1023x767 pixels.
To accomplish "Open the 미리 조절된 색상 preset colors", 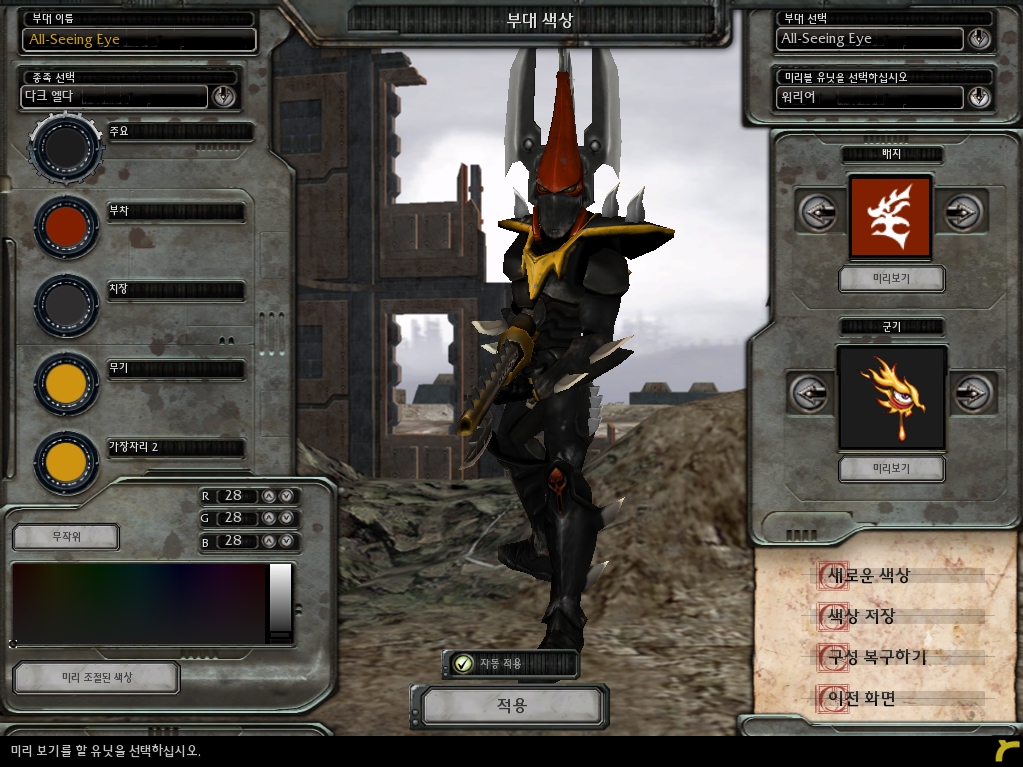I will point(96,677).
